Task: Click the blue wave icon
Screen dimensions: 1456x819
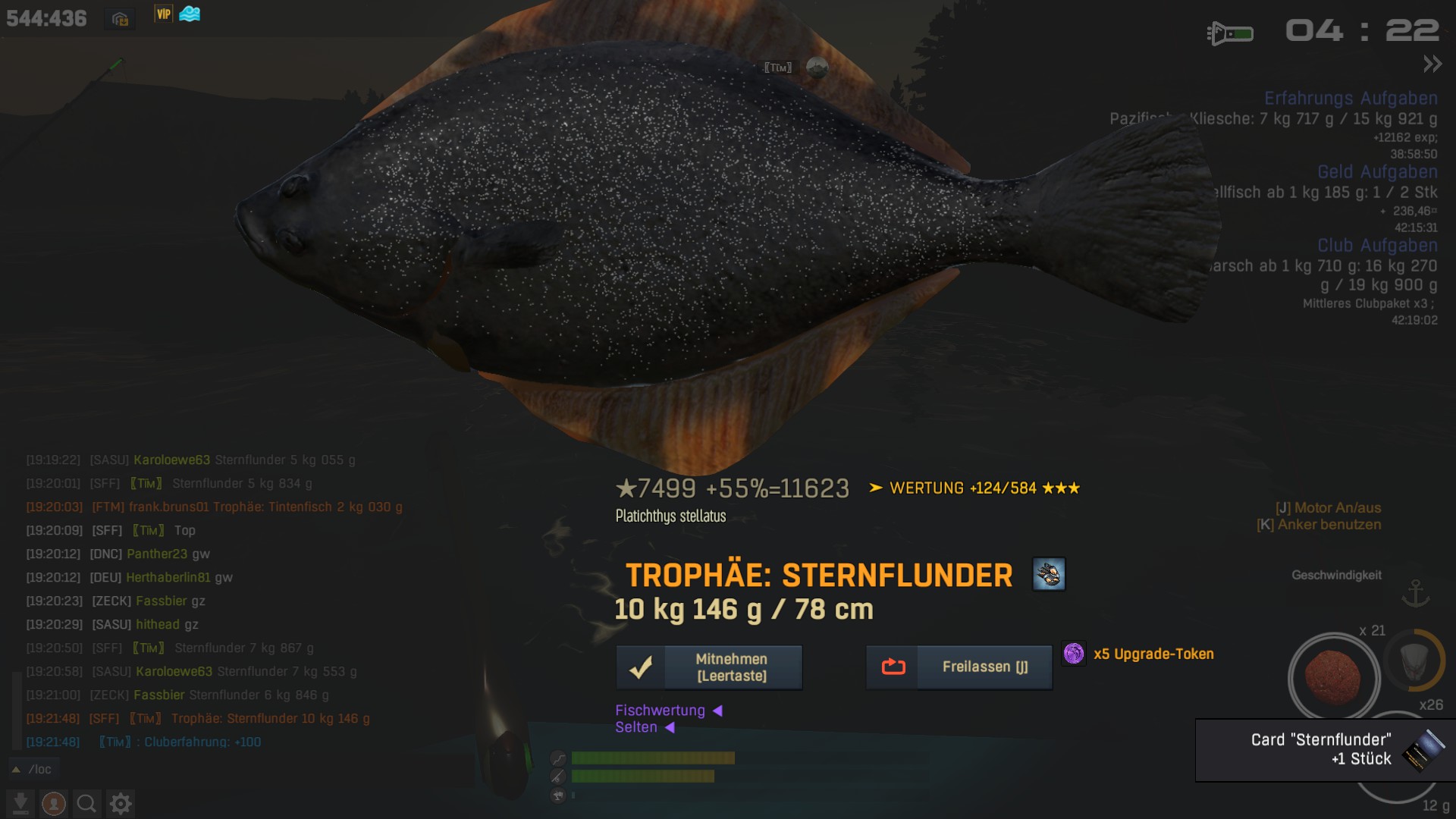Action: tap(190, 14)
